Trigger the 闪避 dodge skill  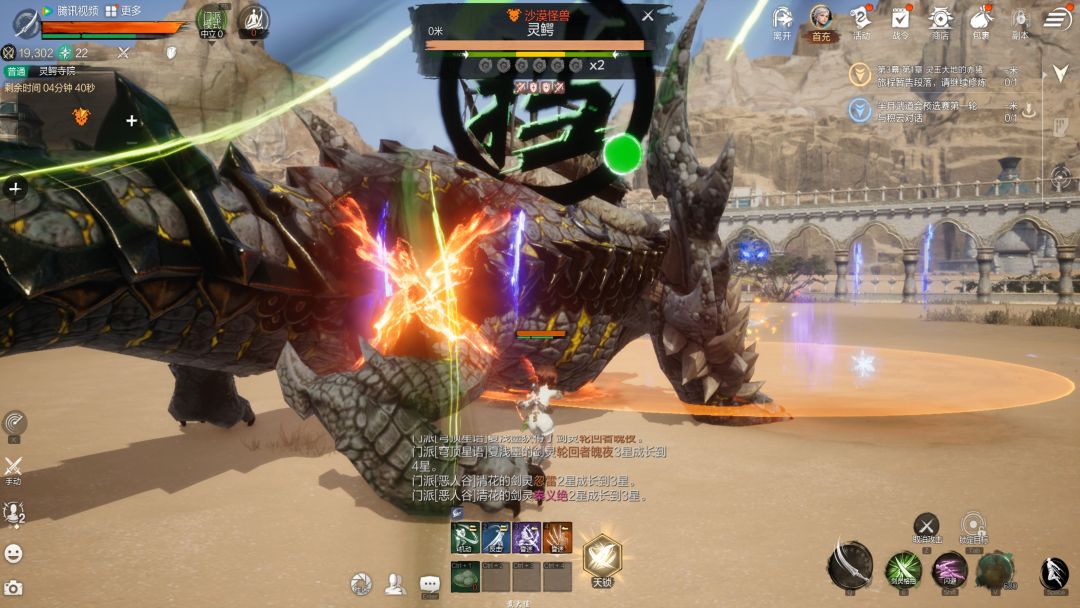[949, 569]
